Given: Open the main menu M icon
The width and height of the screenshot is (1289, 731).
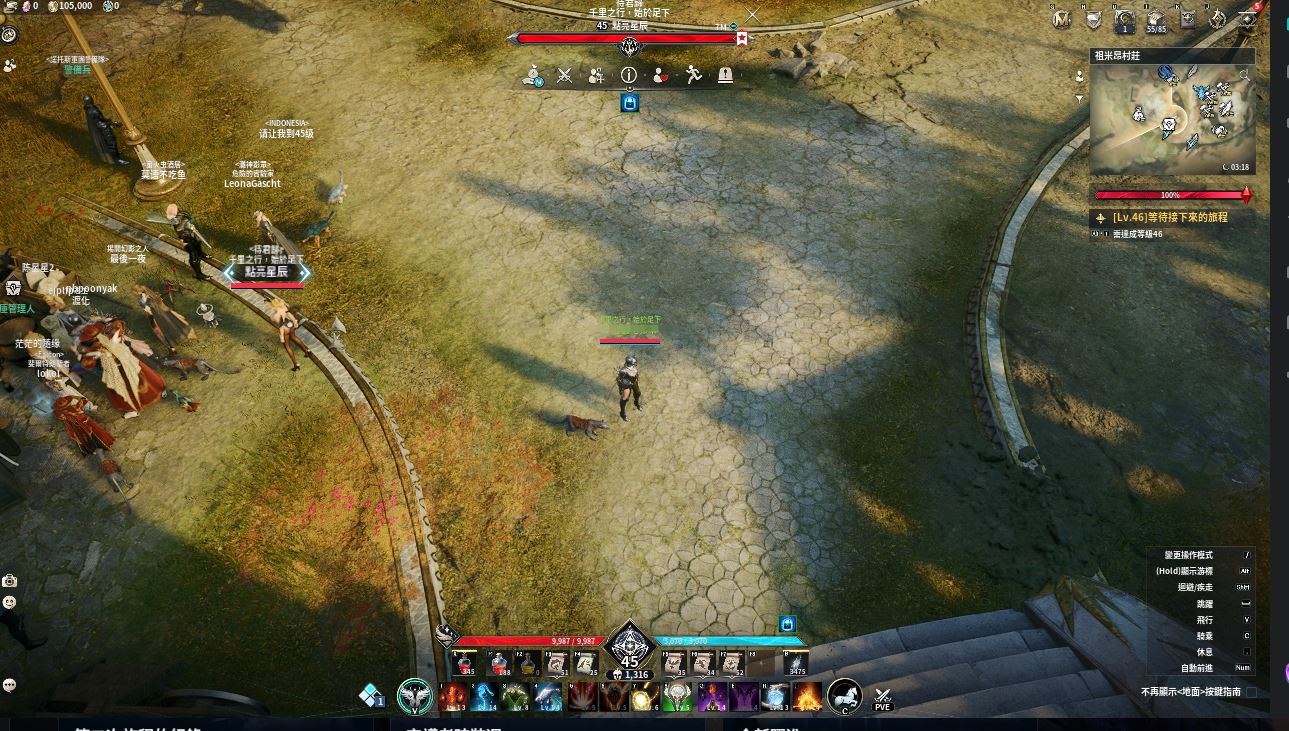Looking at the screenshot, I should pyautogui.click(x=1062, y=19).
